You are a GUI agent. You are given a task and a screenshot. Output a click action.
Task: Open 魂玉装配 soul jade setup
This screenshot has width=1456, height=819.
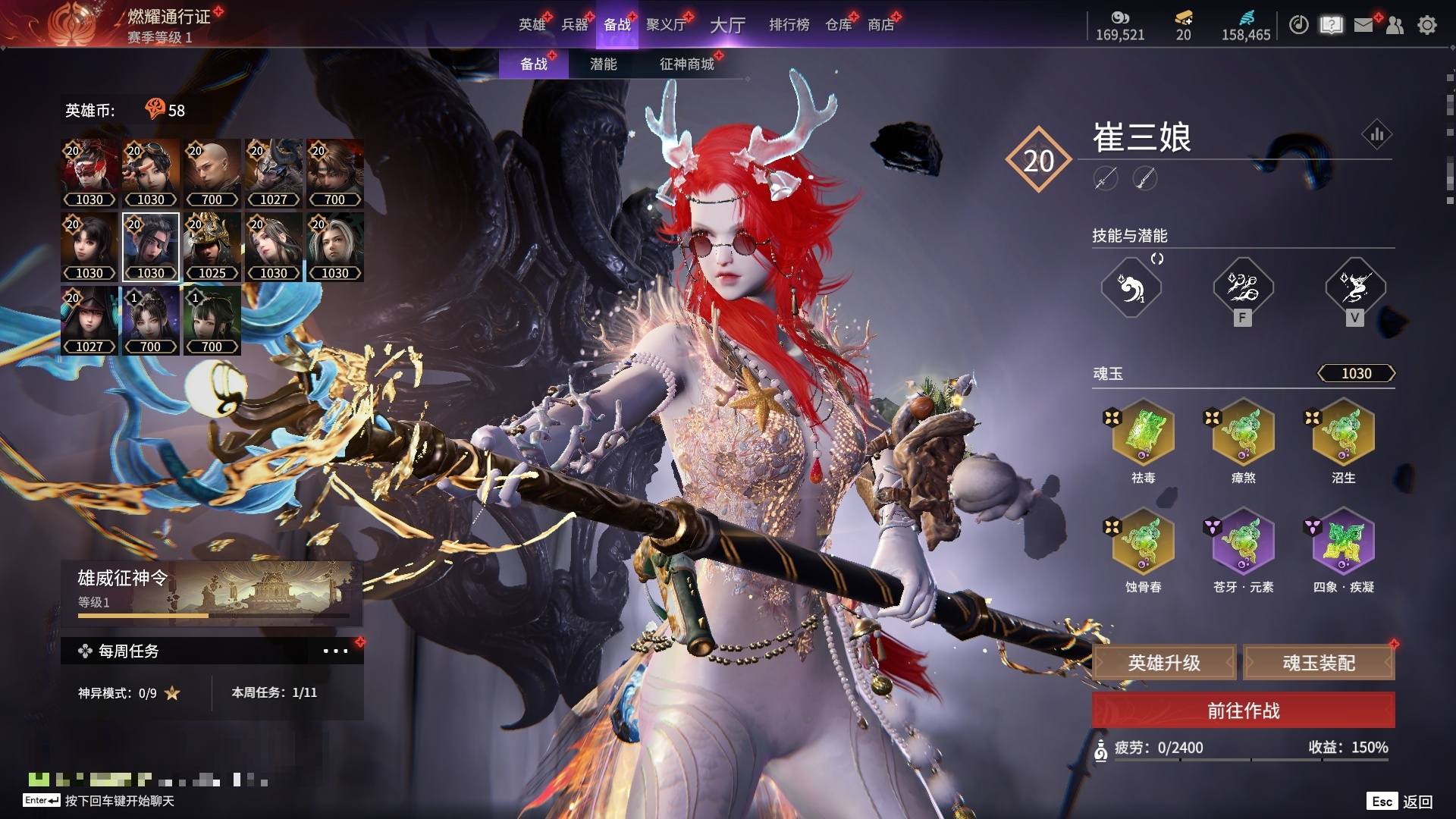pos(1319,663)
